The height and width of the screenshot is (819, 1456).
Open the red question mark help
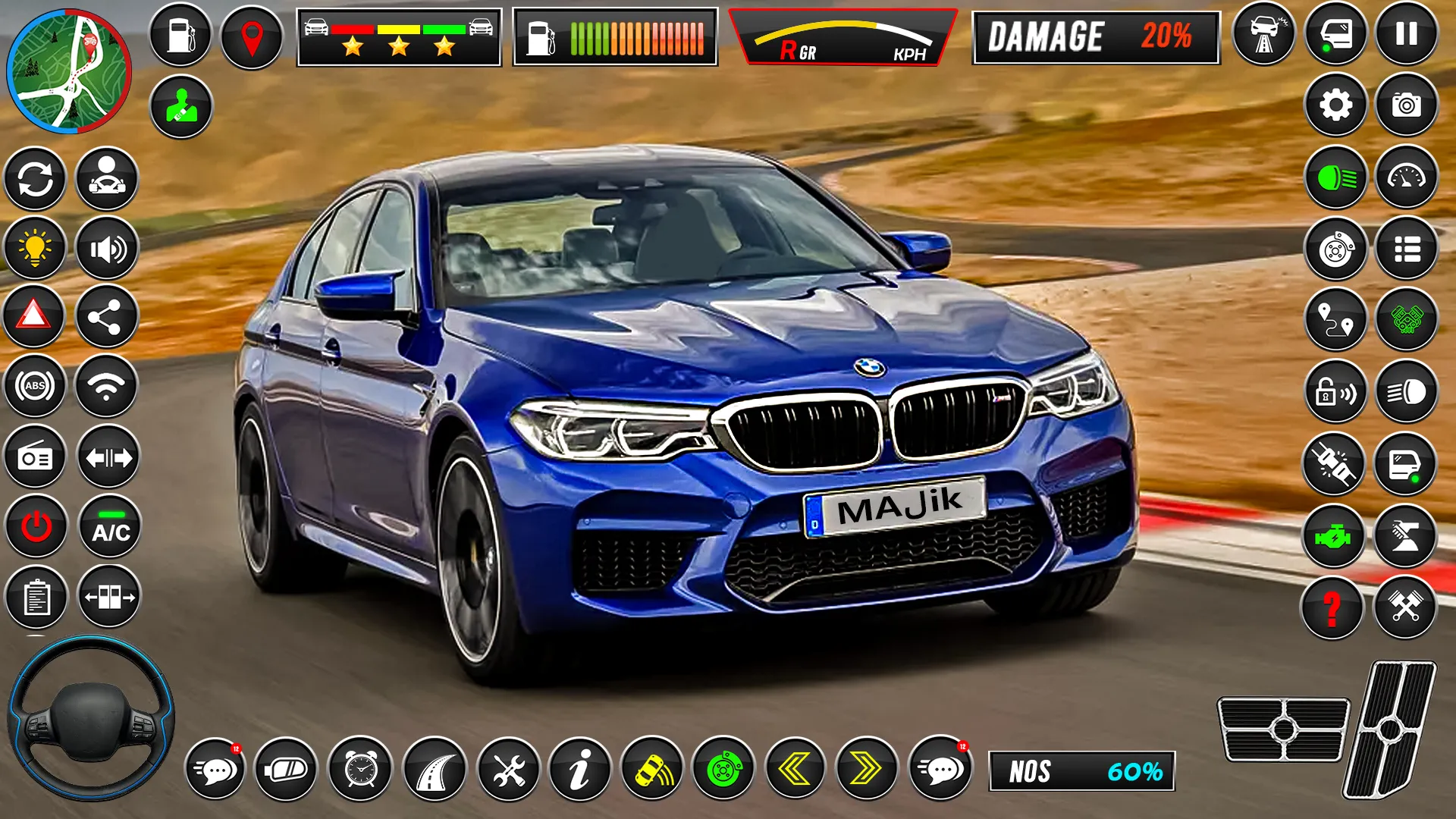1332,607
